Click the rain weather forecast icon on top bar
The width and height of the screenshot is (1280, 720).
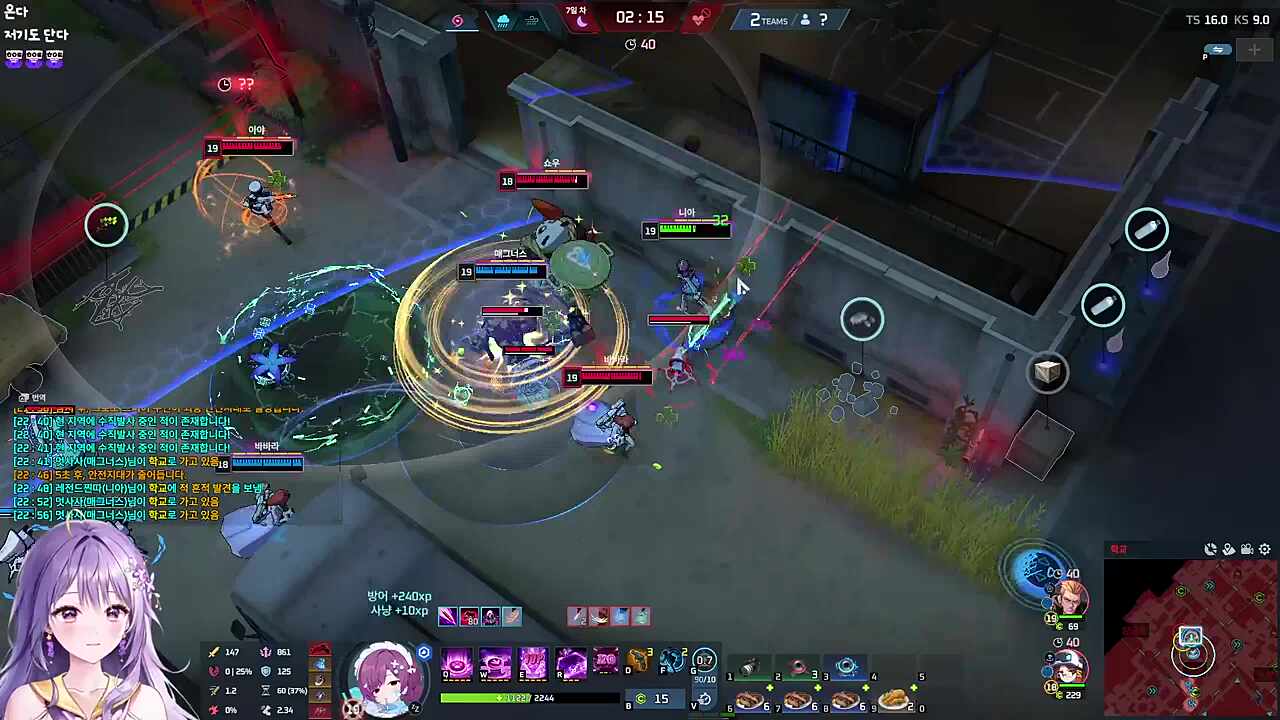click(502, 19)
